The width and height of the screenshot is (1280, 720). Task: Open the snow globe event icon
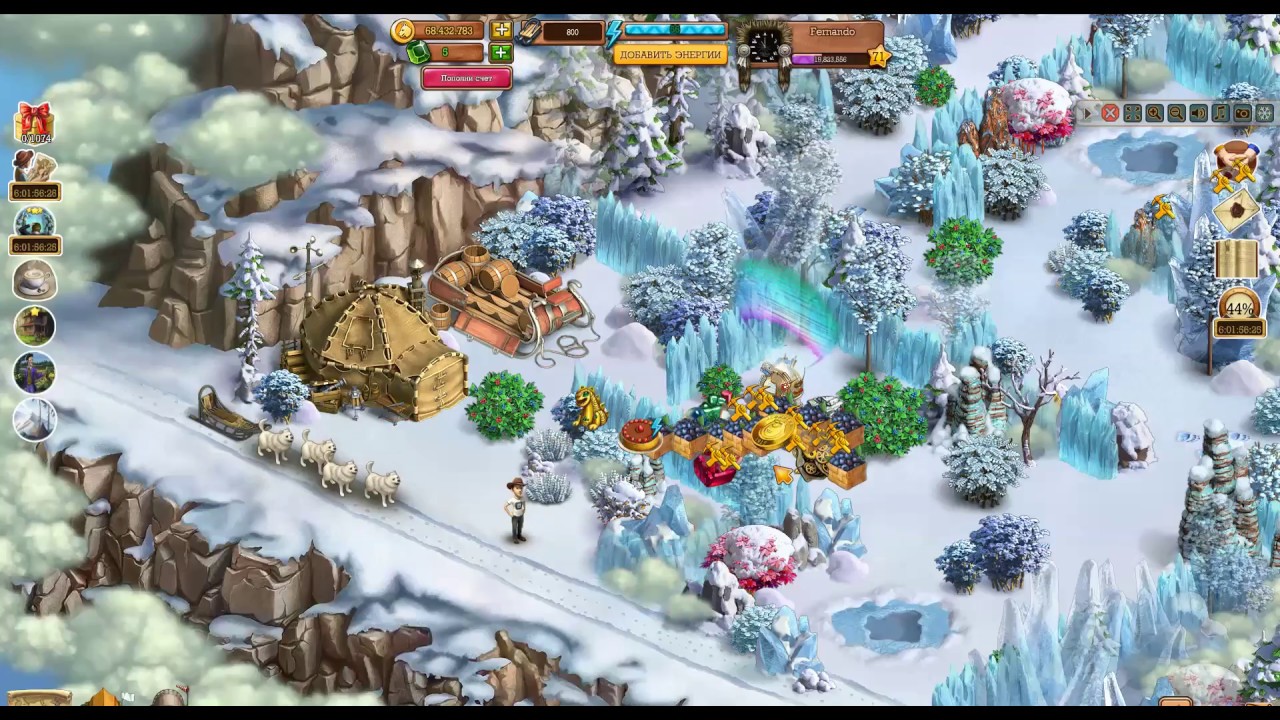(34, 221)
